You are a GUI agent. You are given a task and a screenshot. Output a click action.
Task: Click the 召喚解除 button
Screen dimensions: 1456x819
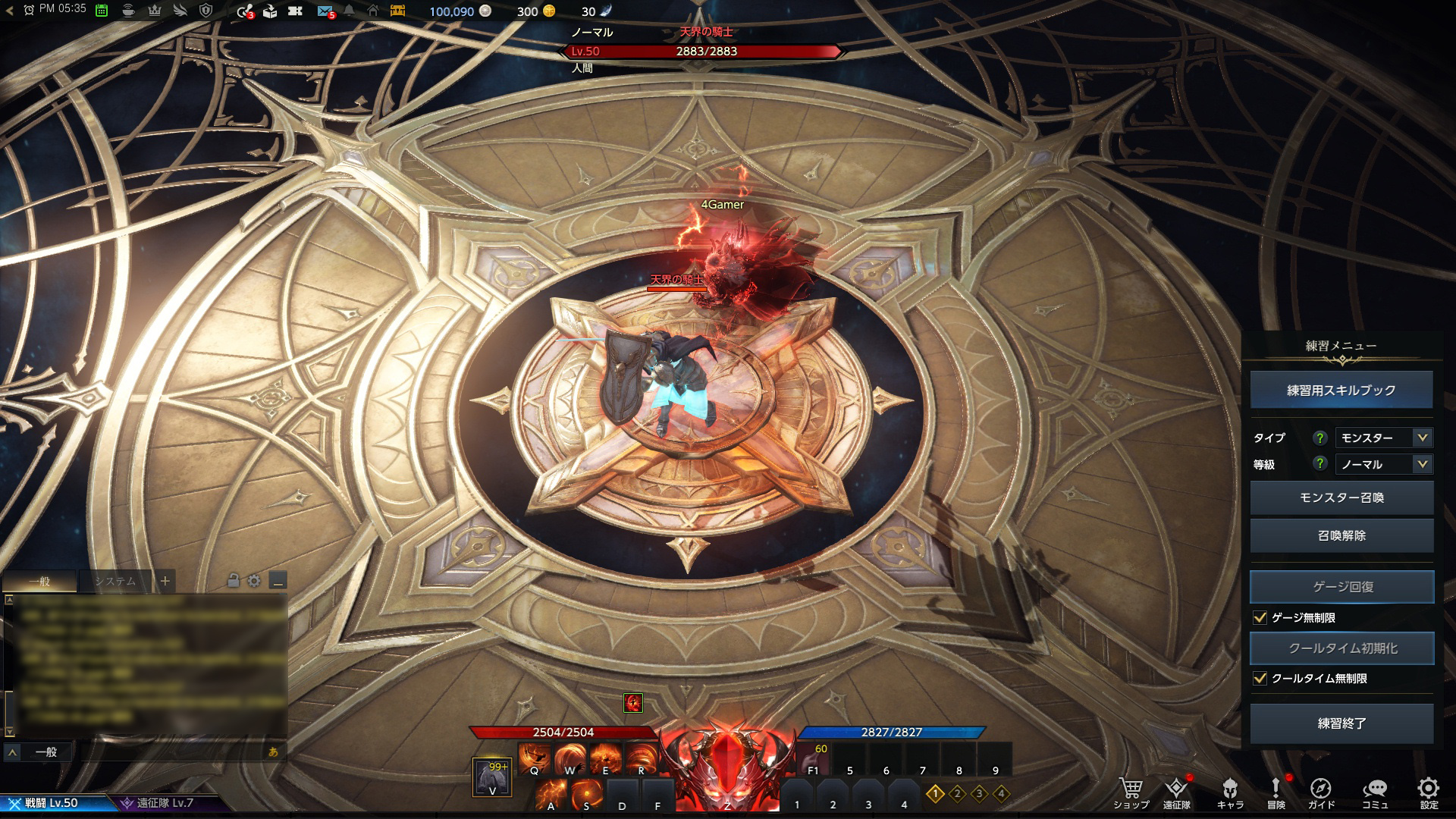click(1341, 535)
